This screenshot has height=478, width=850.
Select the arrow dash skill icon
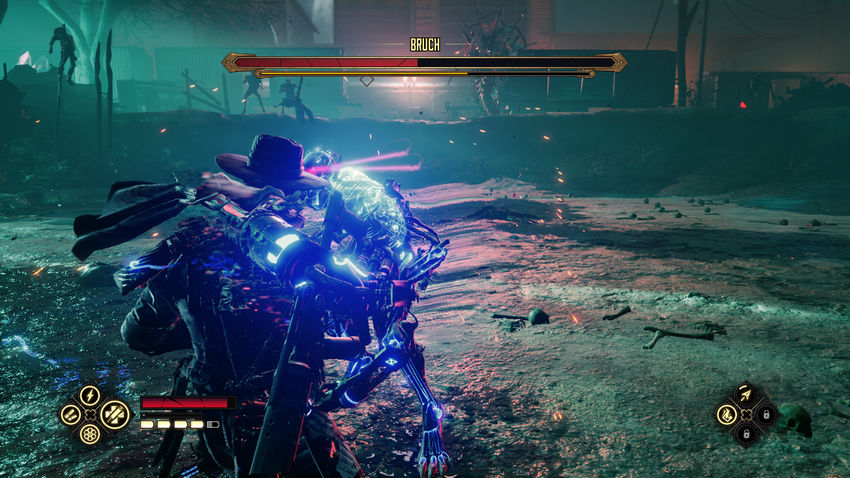tap(746, 396)
